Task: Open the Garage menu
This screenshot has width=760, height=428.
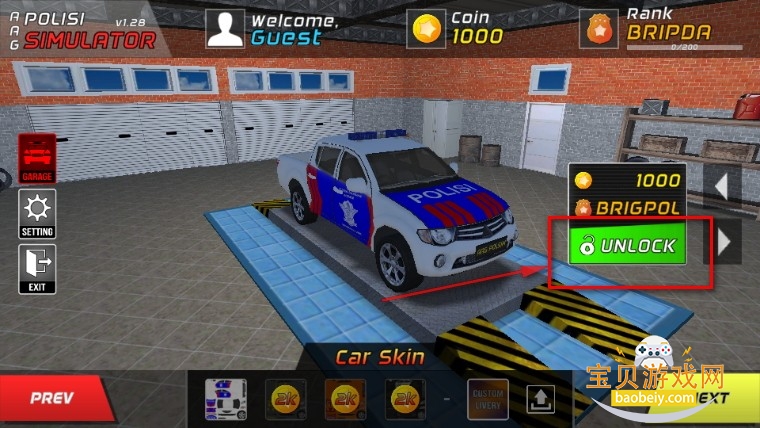Action: (x=38, y=157)
